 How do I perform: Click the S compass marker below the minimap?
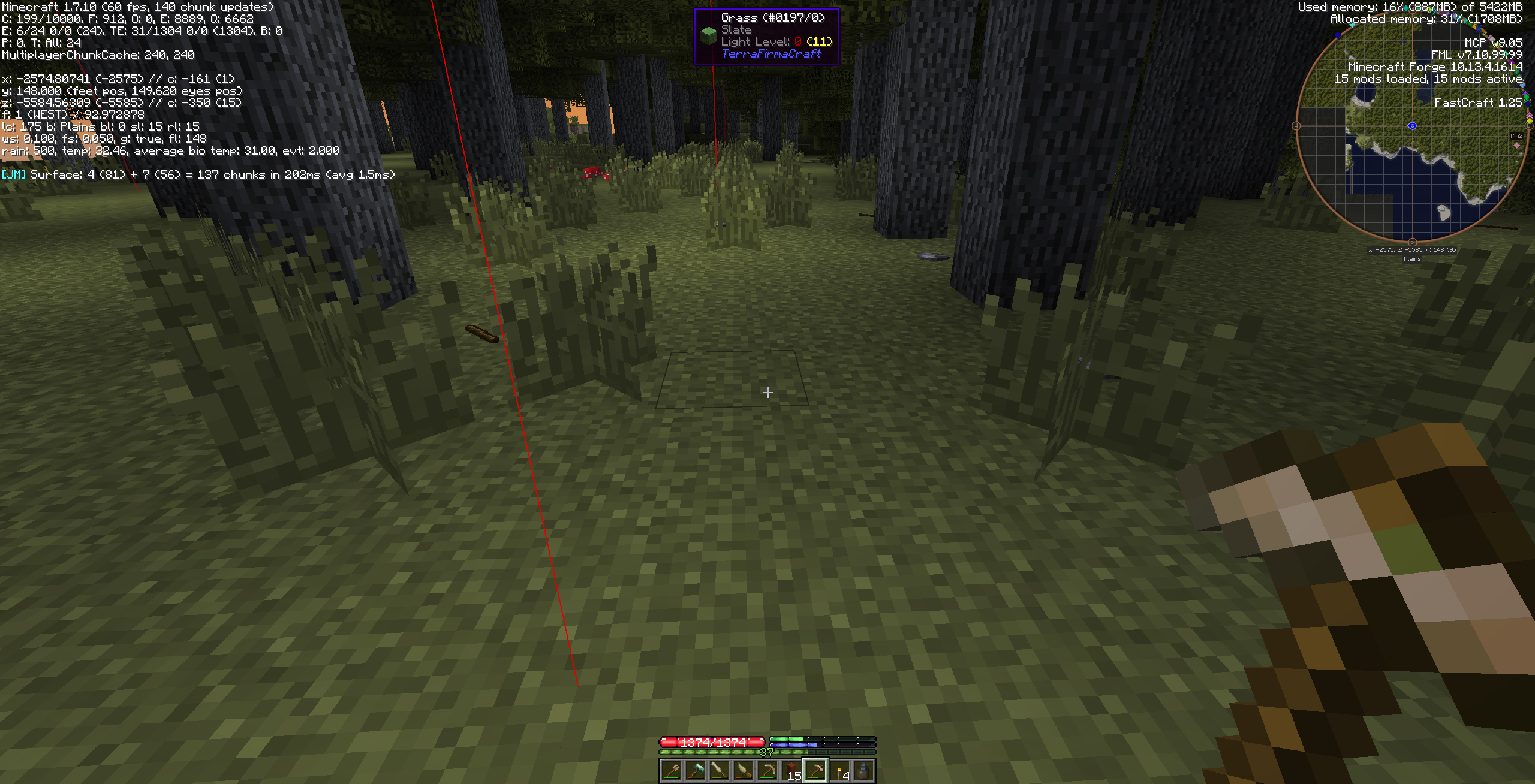point(1412,242)
